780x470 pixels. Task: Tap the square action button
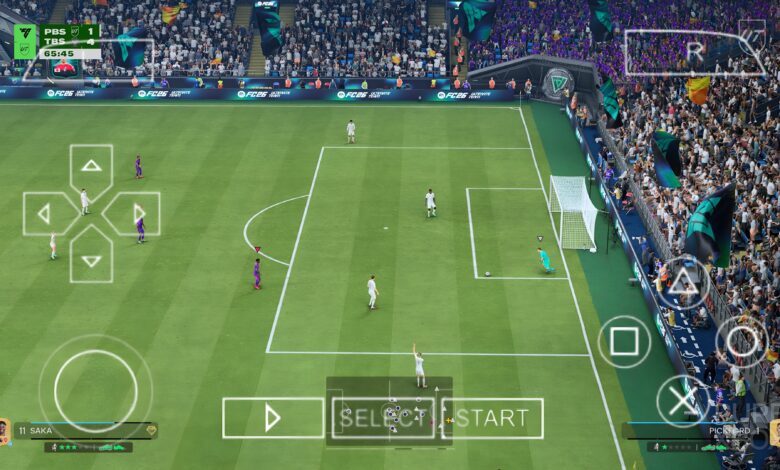624,342
